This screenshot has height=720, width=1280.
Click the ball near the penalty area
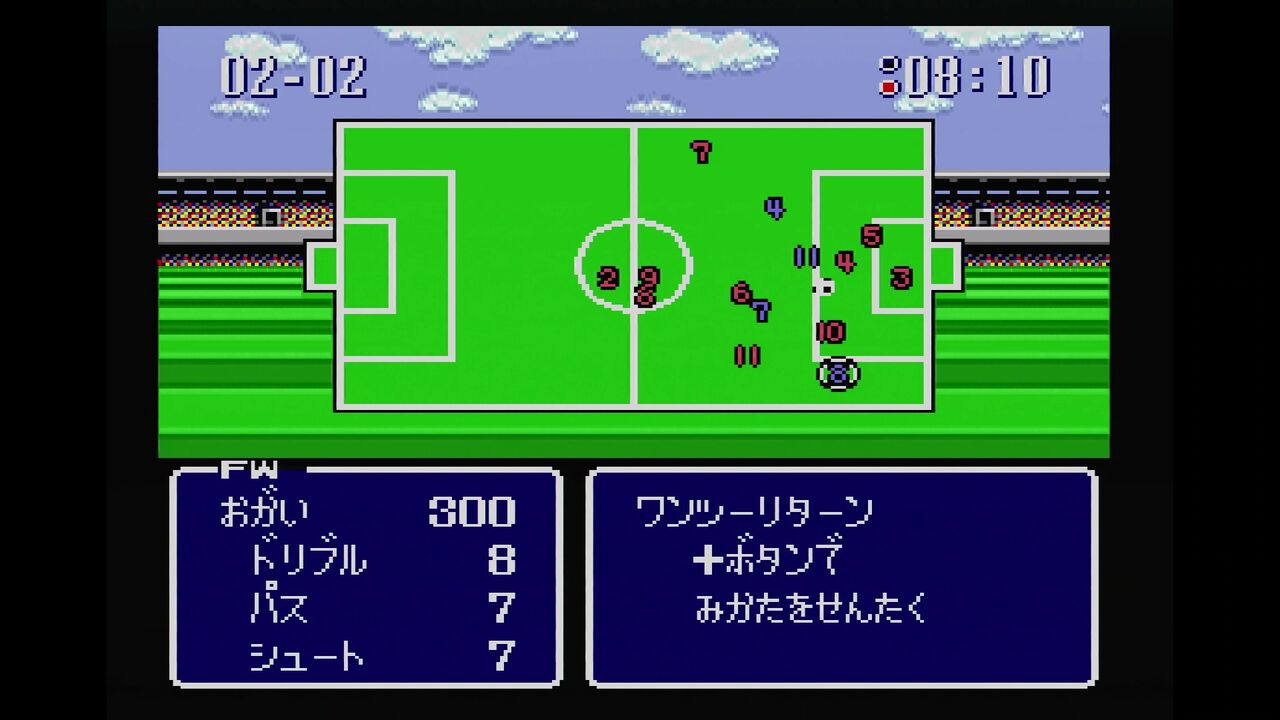pos(827,287)
